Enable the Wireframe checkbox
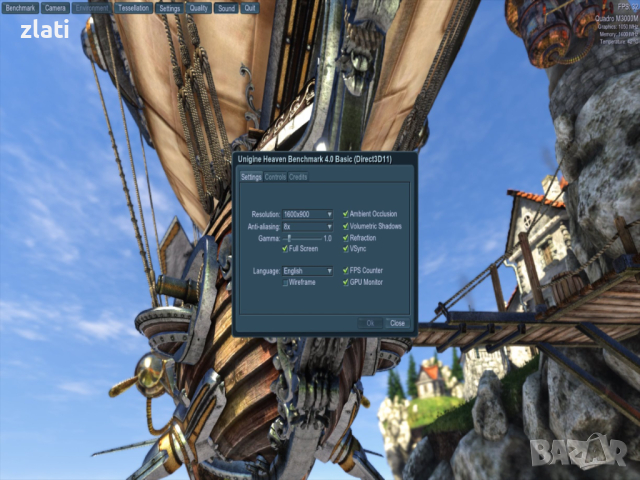 (285, 283)
